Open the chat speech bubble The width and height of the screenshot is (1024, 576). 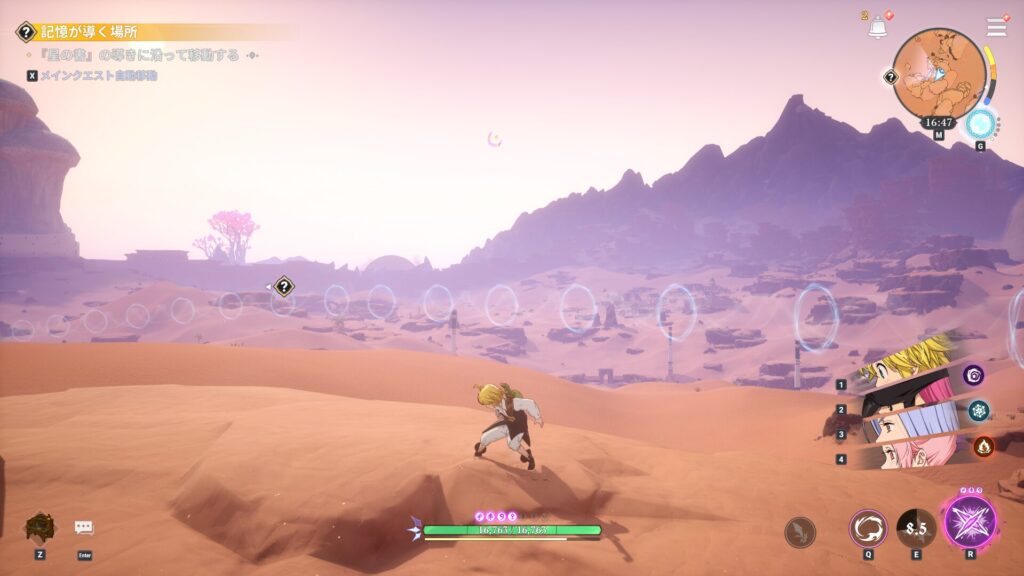tap(84, 527)
